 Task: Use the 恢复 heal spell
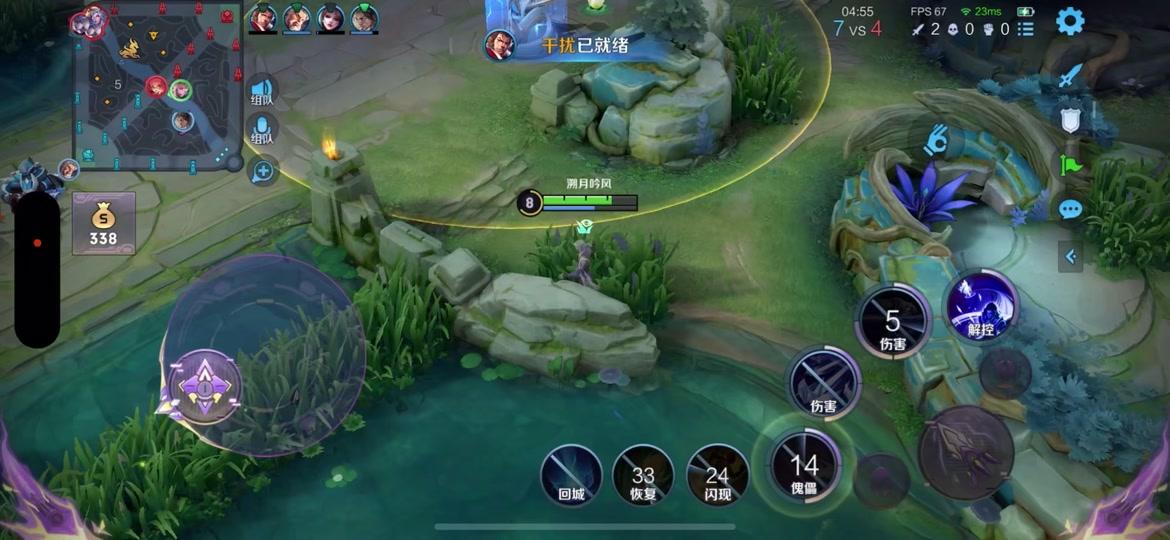643,474
